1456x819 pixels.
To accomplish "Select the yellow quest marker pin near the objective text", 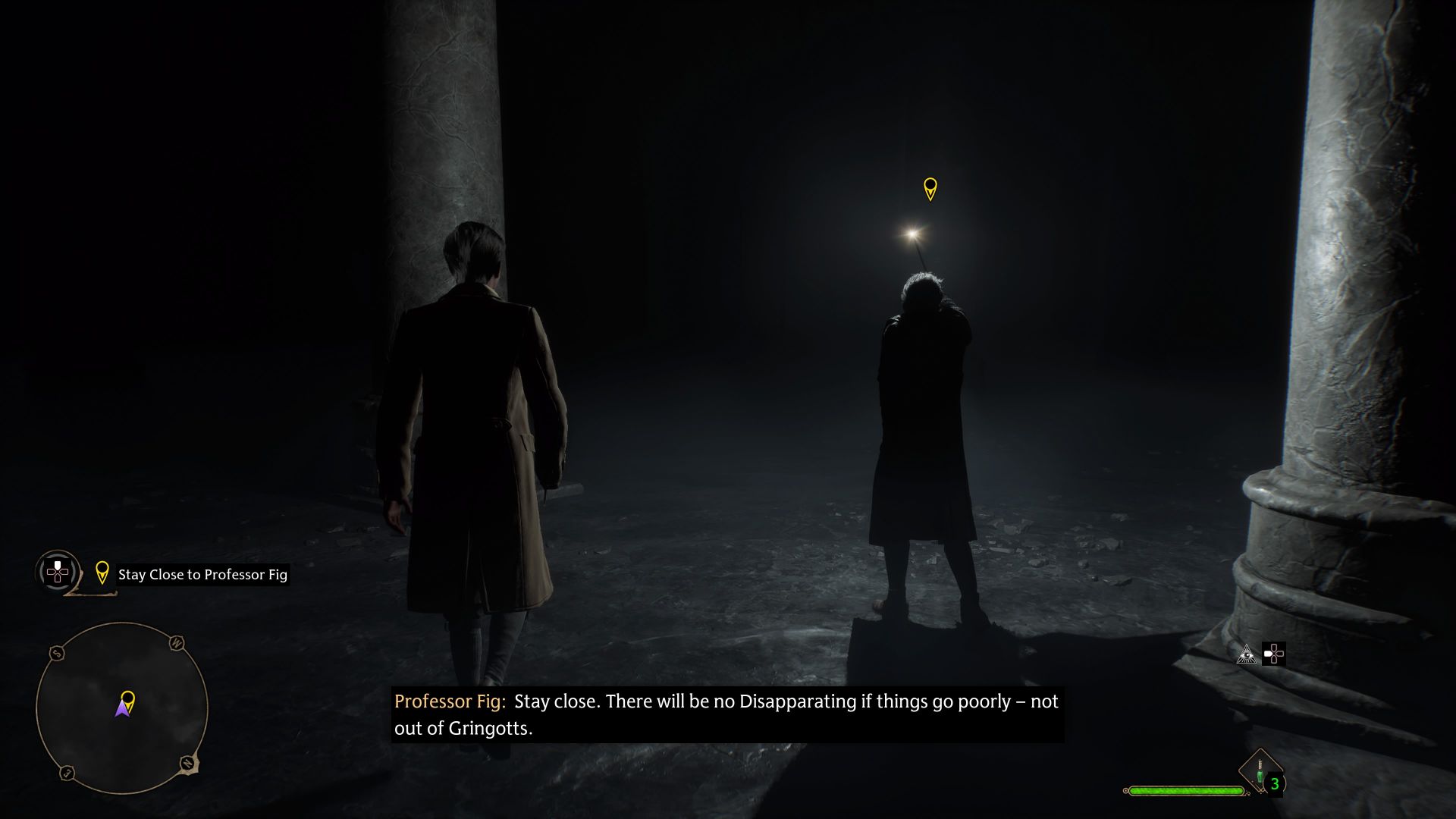I will (x=102, y=573).
